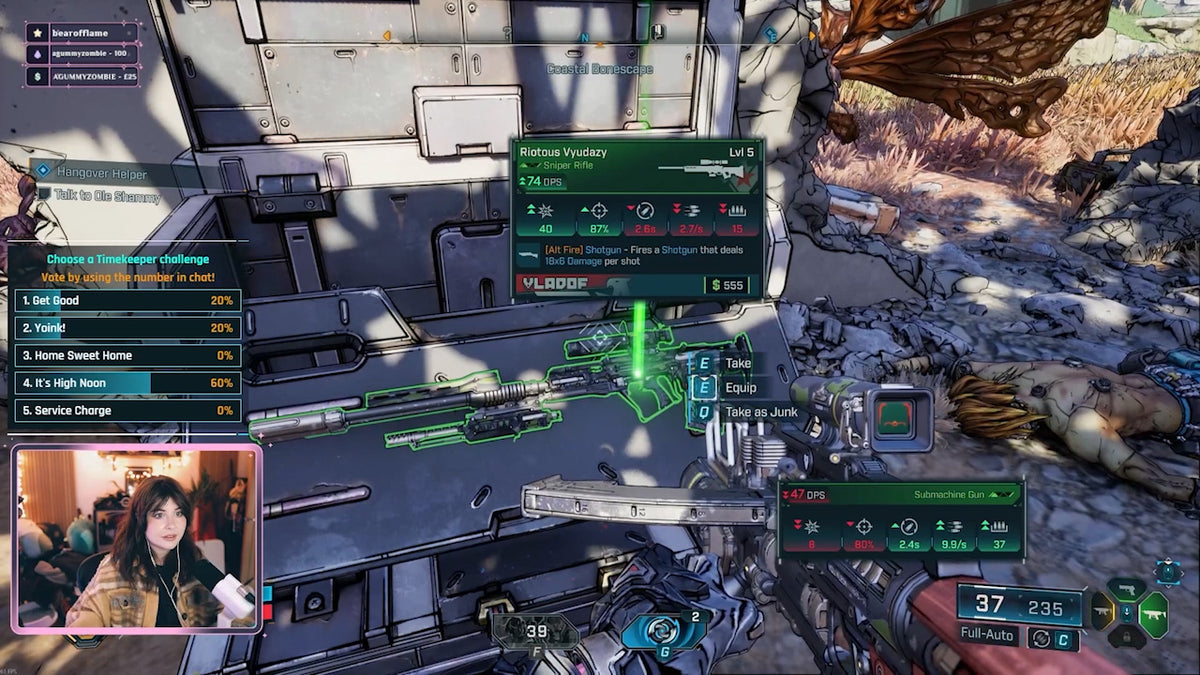
Task: Choose the Yoink! poll option
Action: click(x=127, y=328)
